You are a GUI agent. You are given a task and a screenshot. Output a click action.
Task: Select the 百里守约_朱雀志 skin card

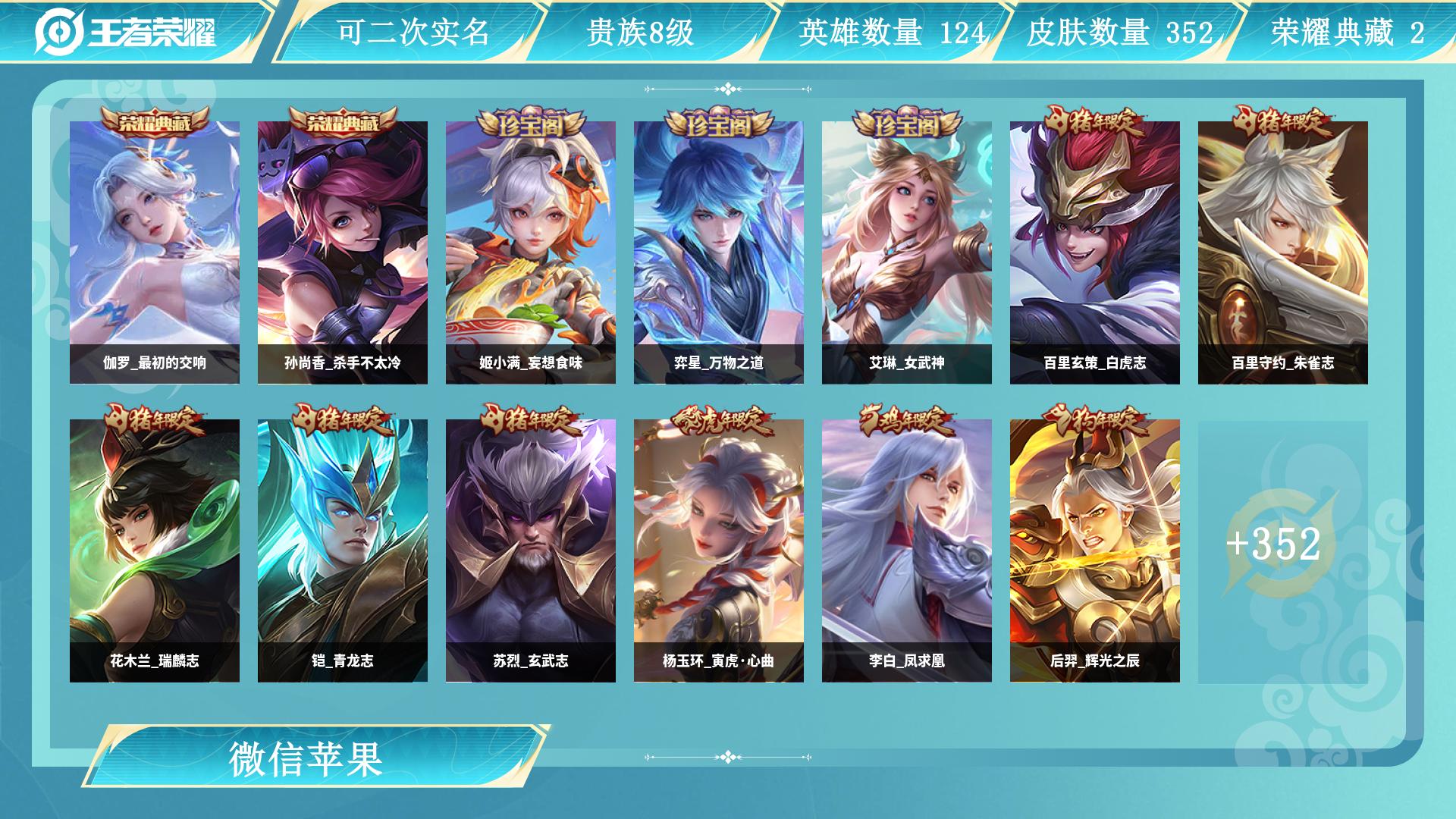pyautogui.click(x=1283, y=253)
